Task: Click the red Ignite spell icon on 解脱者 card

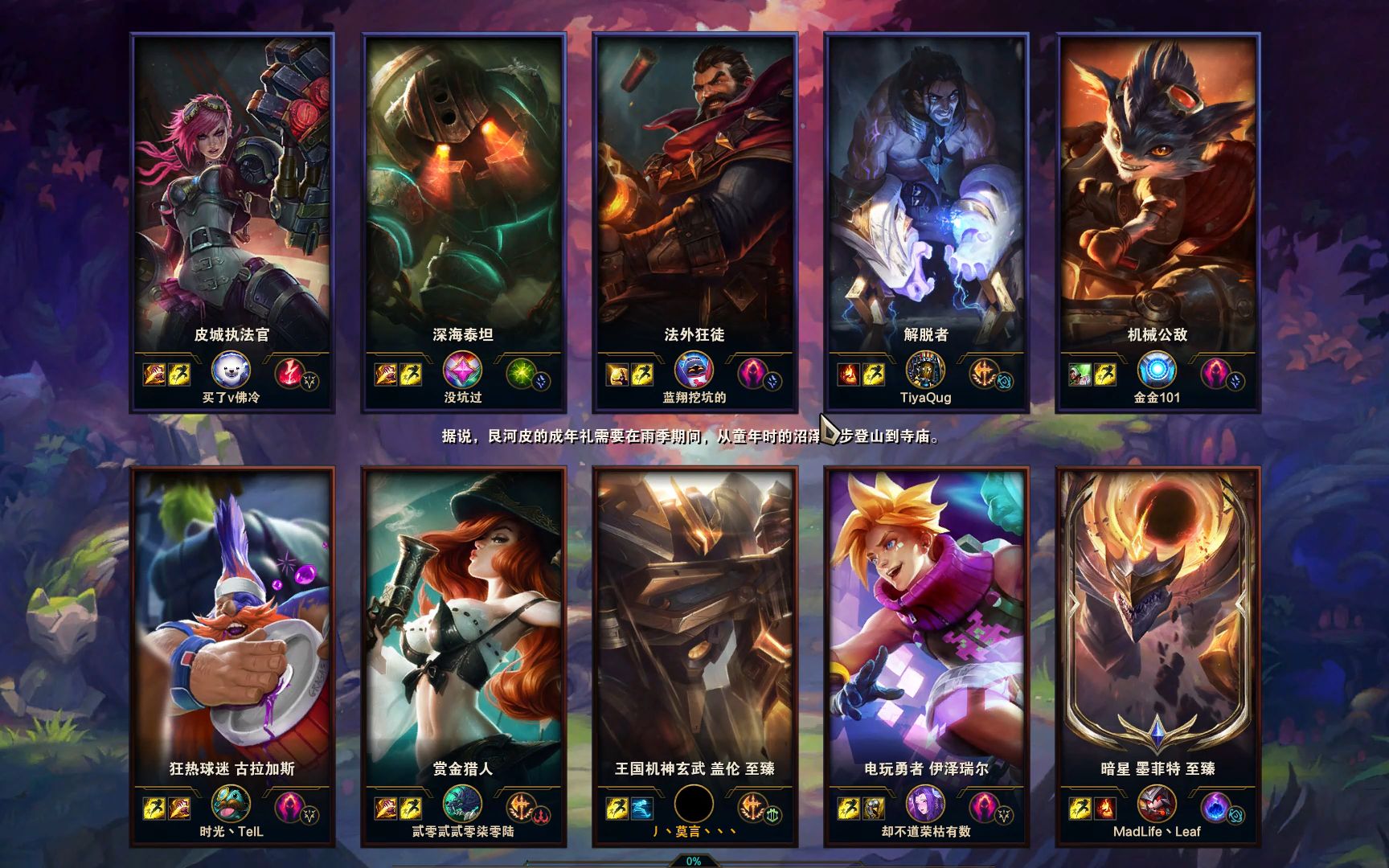Action: [848, 375]
